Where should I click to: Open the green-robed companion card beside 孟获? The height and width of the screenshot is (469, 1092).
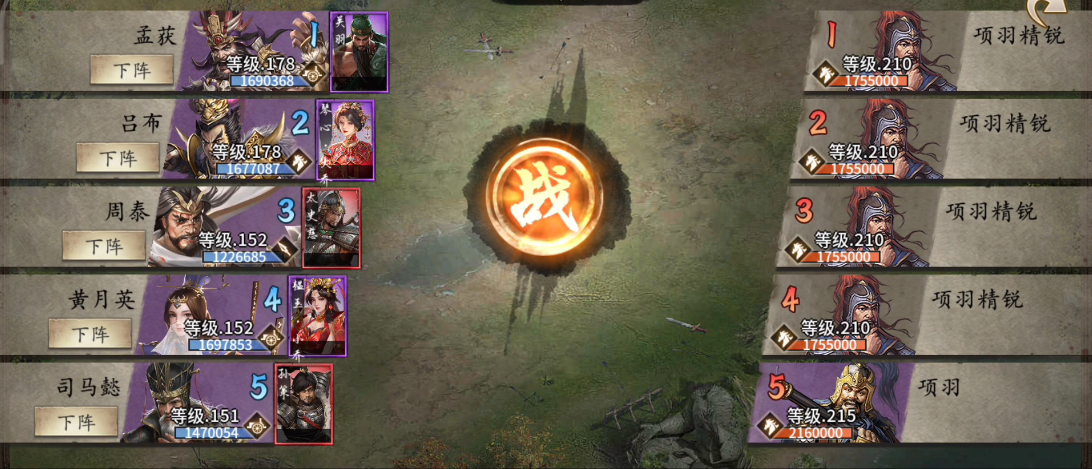coord(358,52)
